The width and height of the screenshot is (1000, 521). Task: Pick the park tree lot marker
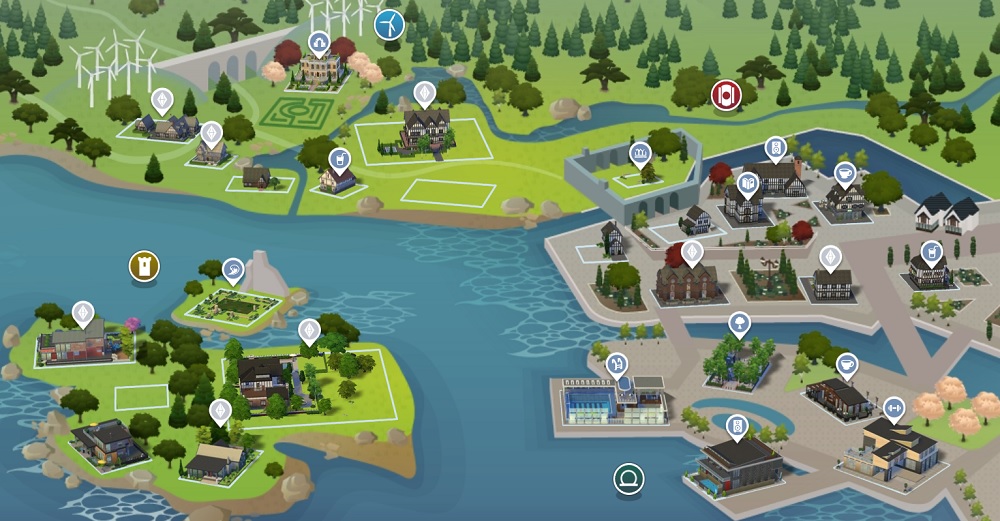tap(739, 321)
